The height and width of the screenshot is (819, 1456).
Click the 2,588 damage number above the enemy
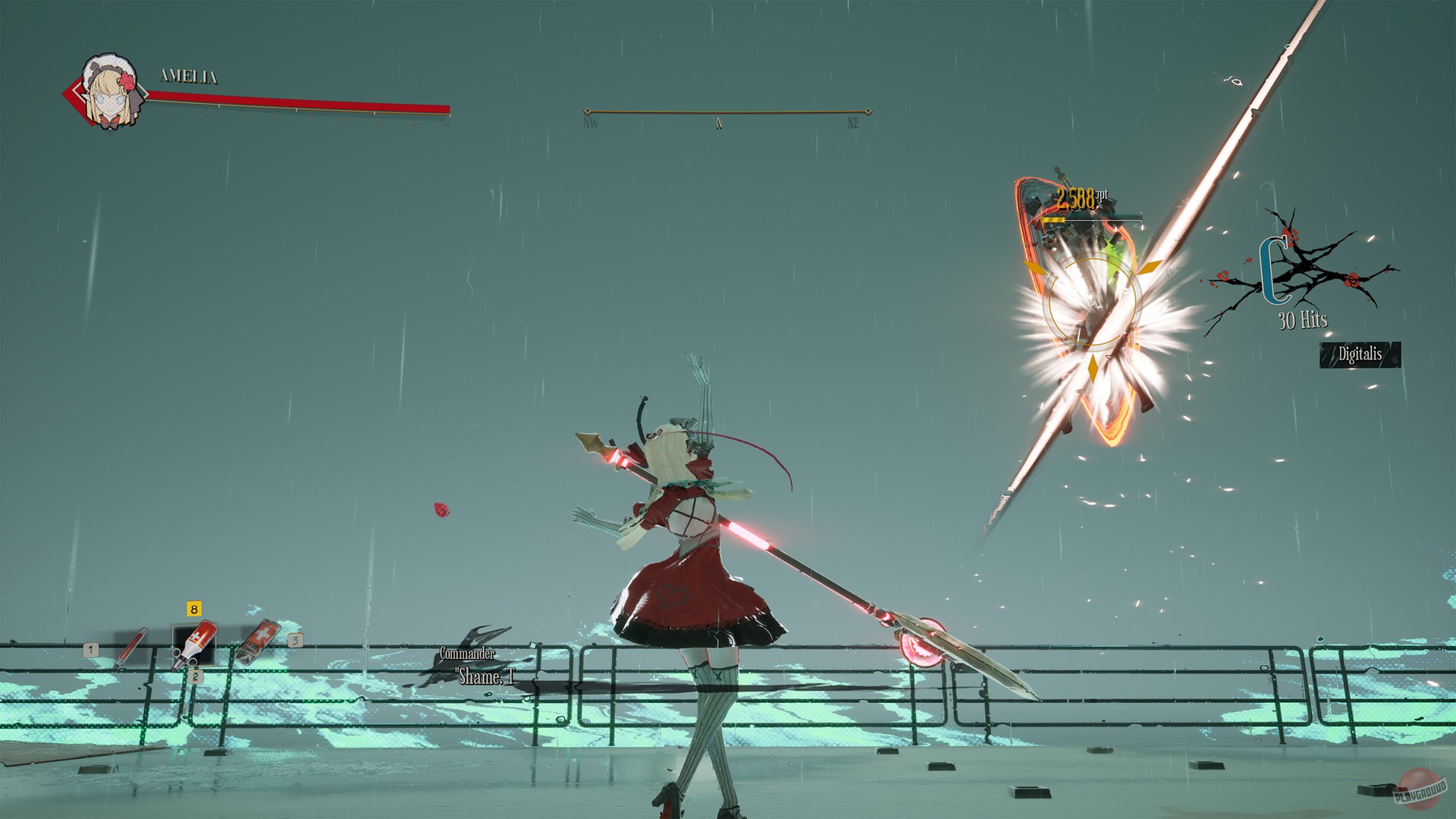[1076, 196]
